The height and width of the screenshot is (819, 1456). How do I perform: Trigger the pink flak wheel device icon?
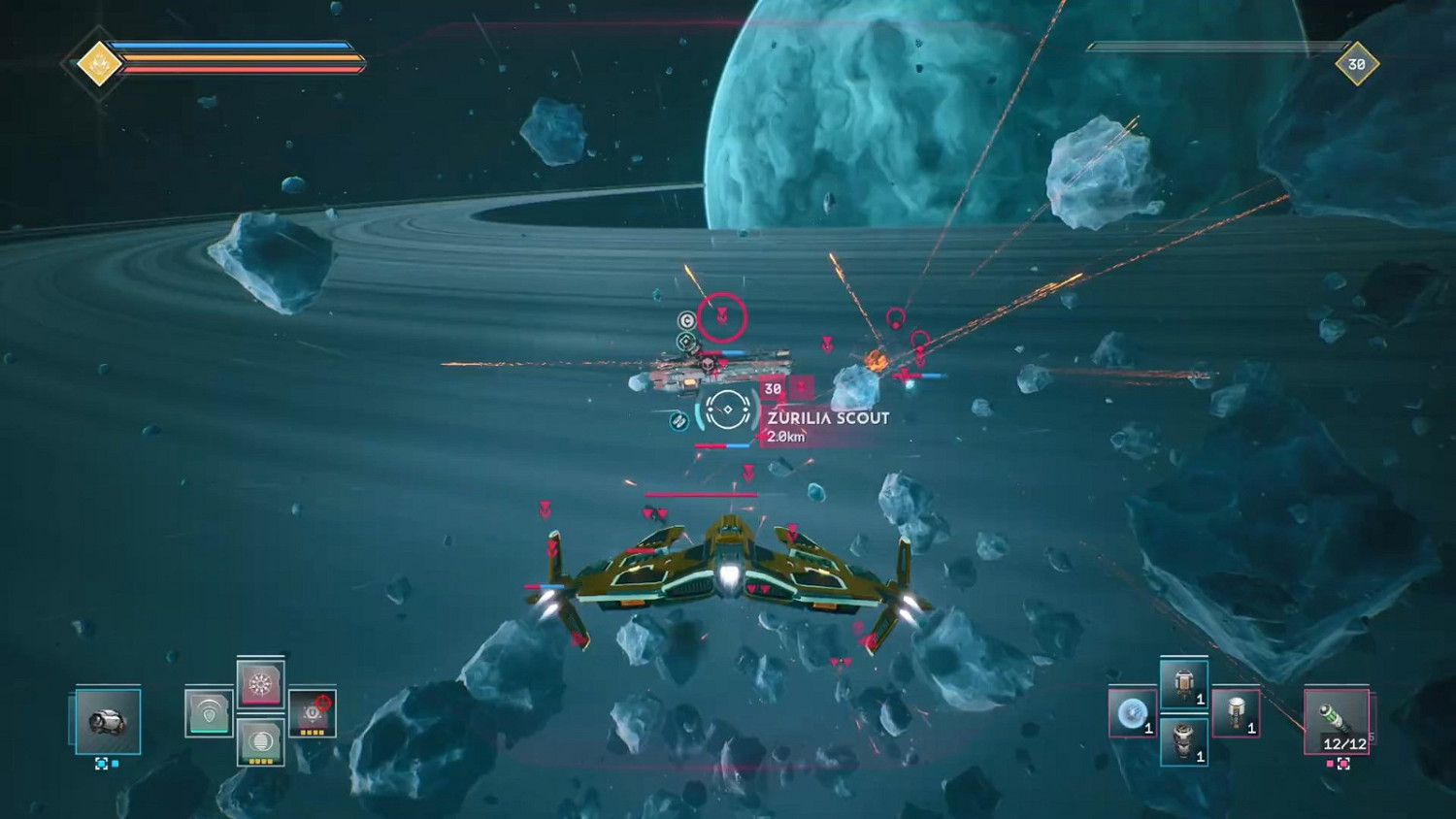click(x=261, y=683)
